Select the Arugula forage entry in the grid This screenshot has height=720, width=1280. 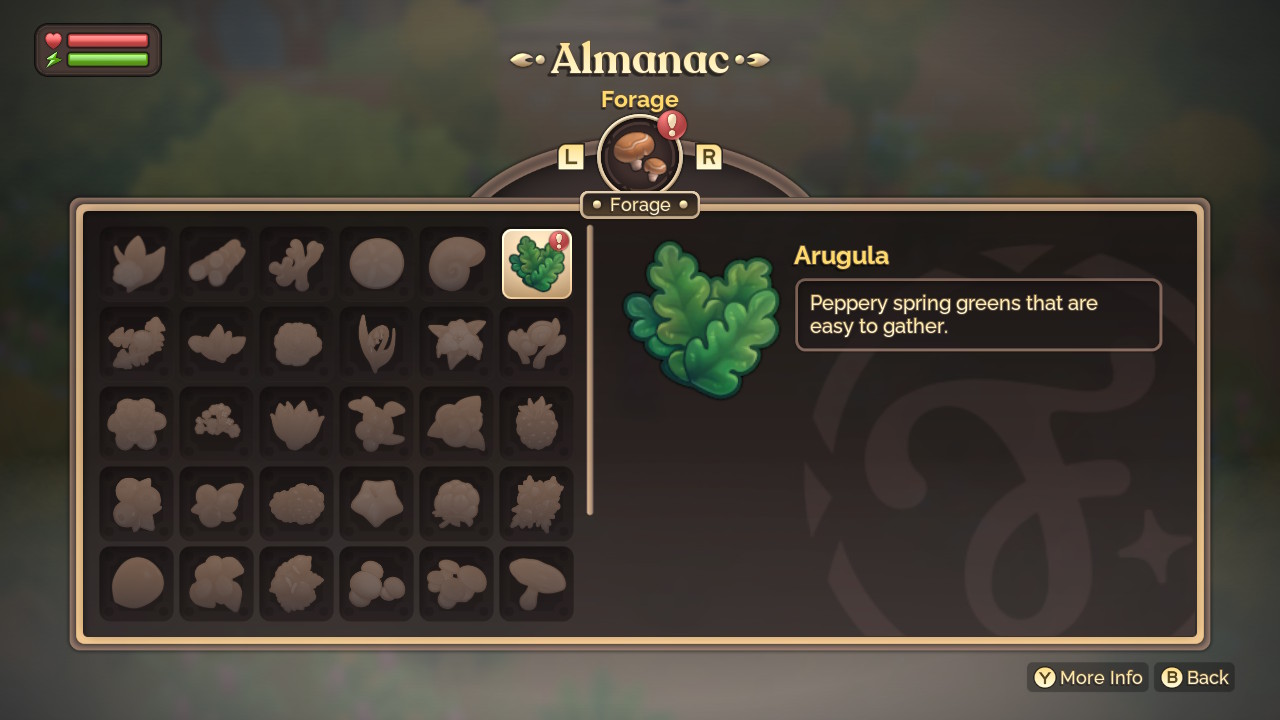click(536, 262)
